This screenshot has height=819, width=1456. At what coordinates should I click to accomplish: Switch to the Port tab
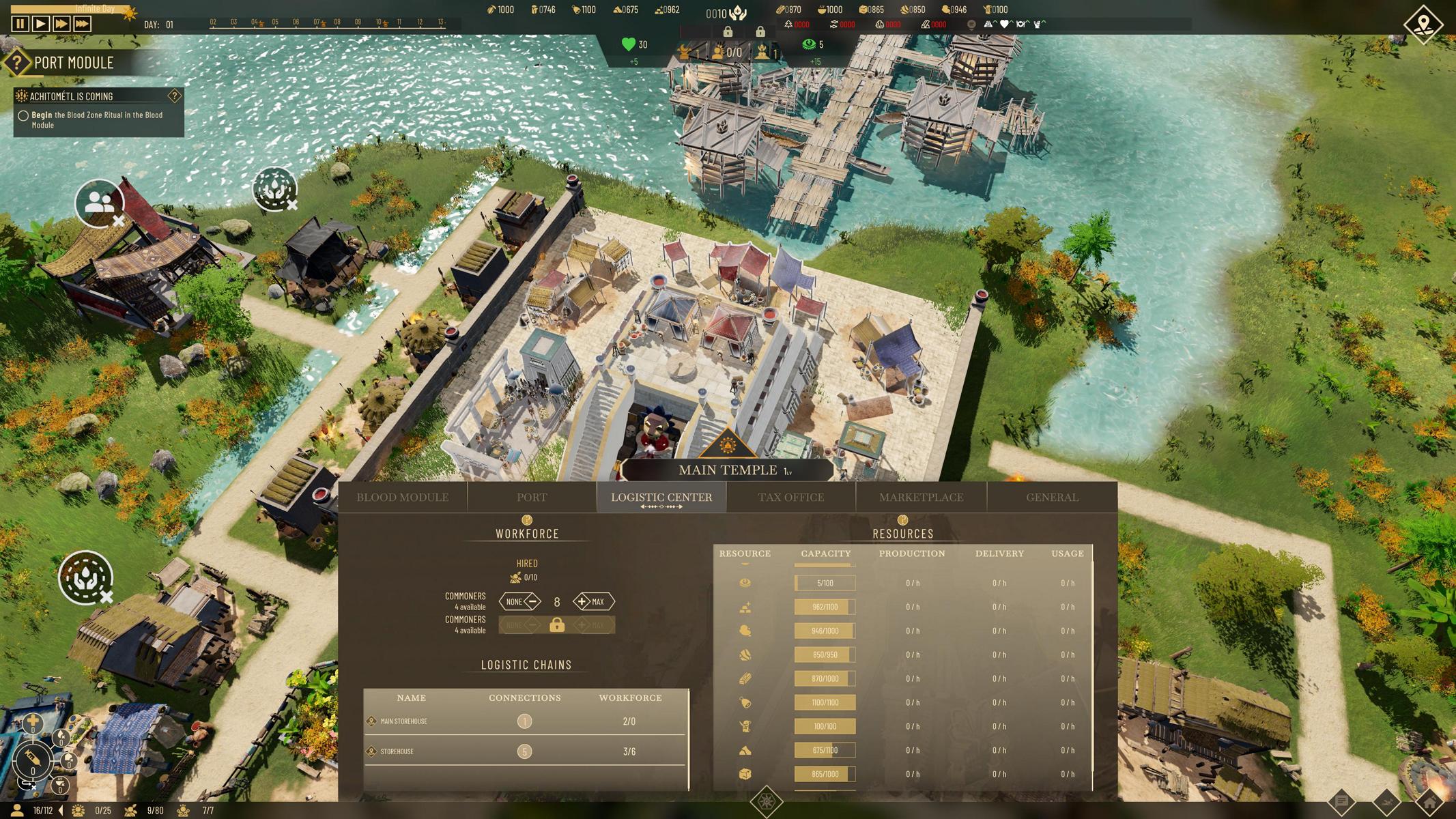532,498
